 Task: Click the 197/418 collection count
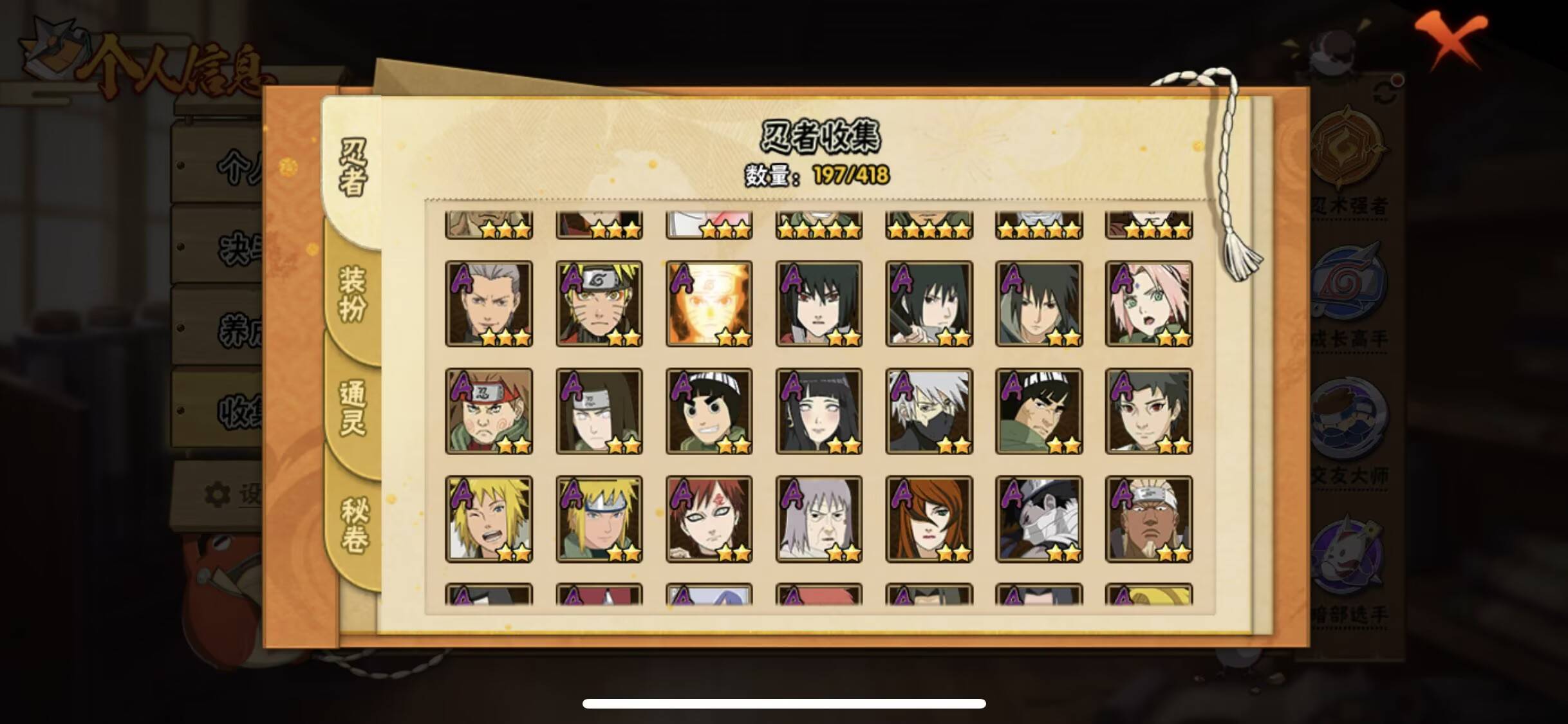coord(848,172)
